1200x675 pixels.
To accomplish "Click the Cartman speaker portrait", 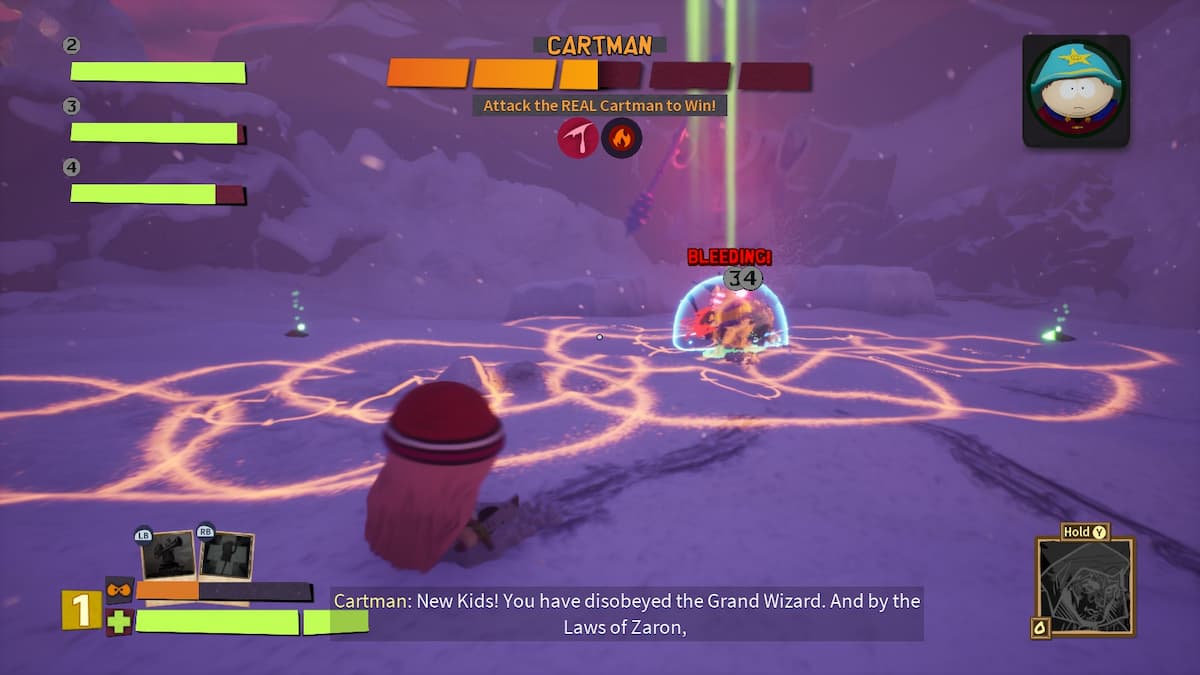I will point(1076,91).
